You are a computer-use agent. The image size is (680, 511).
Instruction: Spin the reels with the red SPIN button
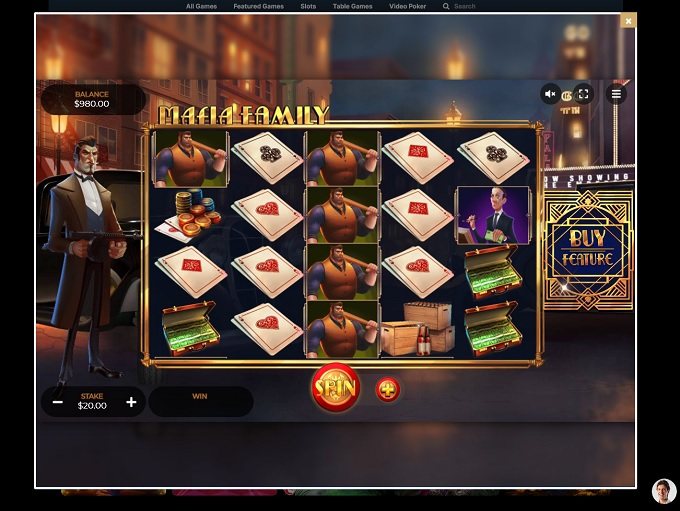[x=335, y=387]
